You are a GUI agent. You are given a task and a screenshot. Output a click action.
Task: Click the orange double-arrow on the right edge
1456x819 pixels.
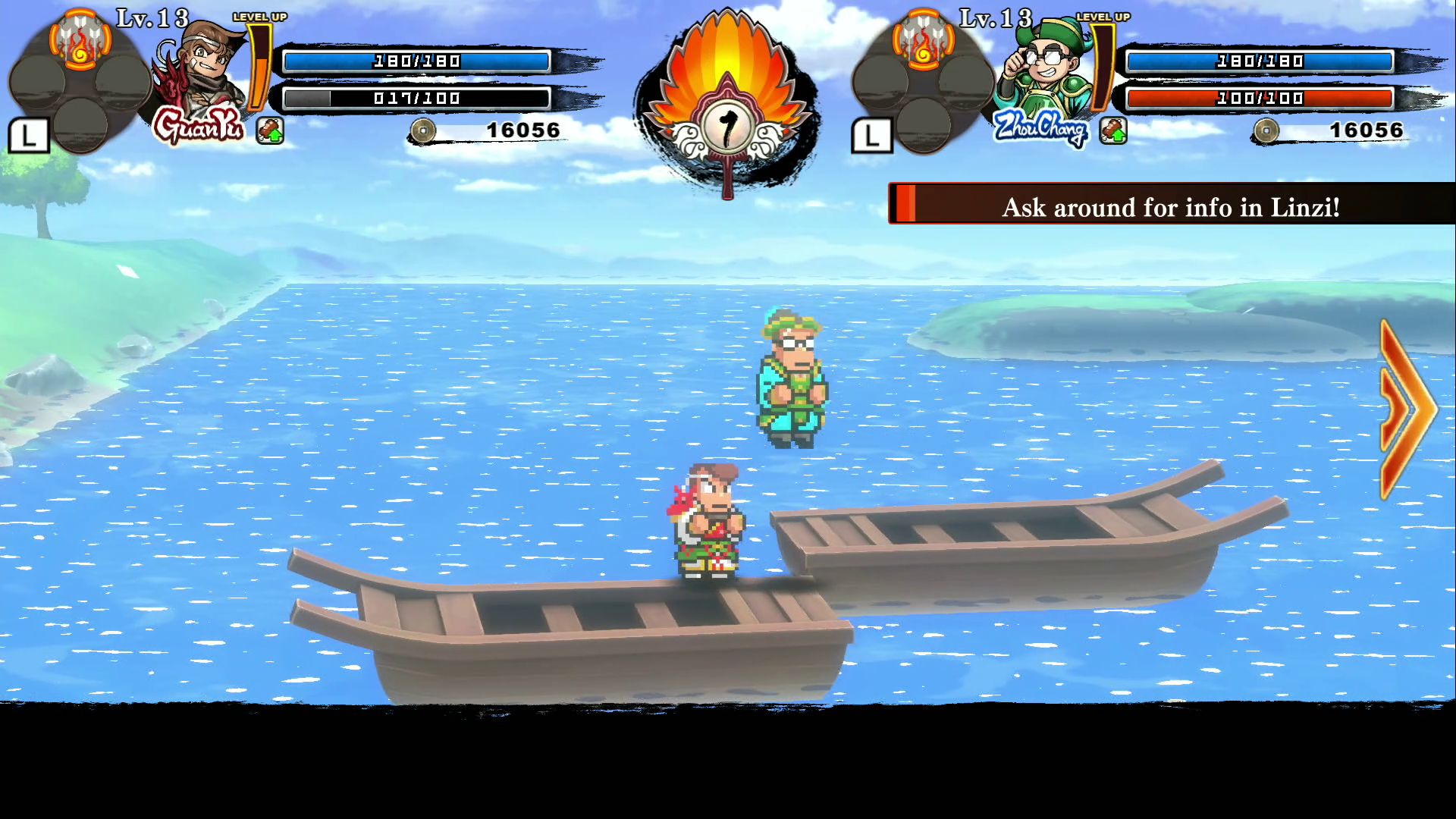click(x=1407, y=409)
